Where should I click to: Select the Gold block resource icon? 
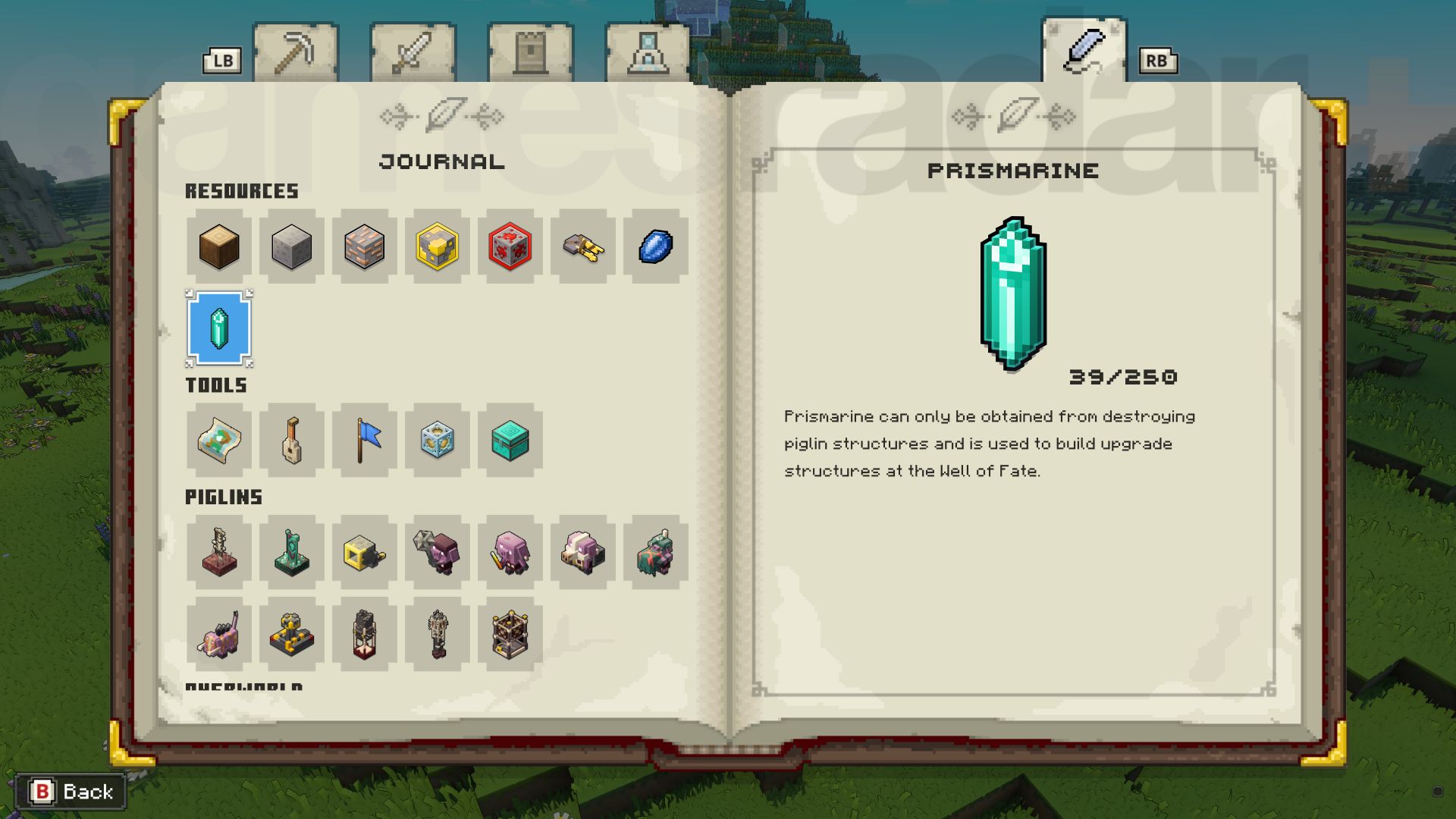click(437, 248)
